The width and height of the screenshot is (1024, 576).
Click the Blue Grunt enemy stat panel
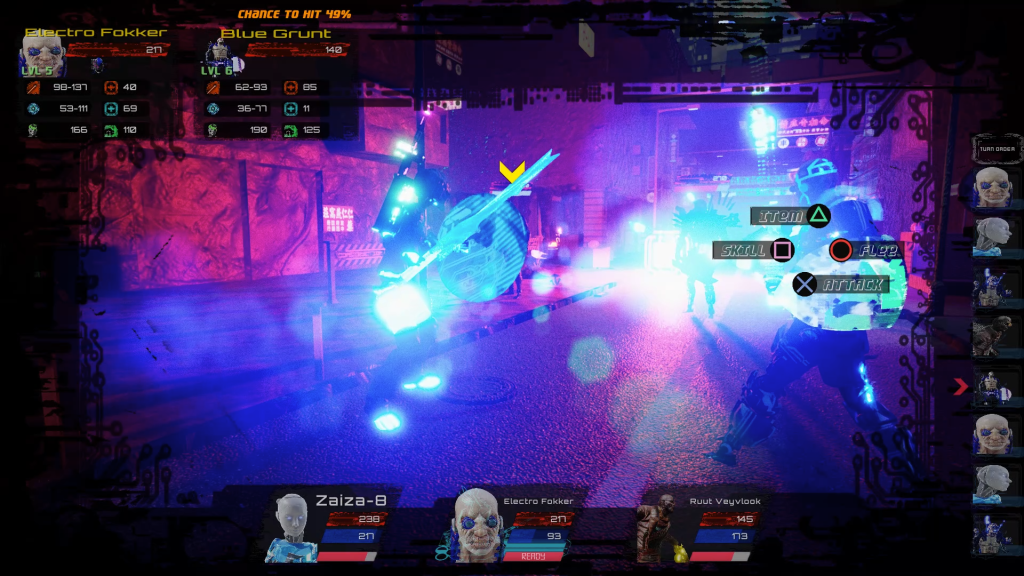tap(275, 85)
